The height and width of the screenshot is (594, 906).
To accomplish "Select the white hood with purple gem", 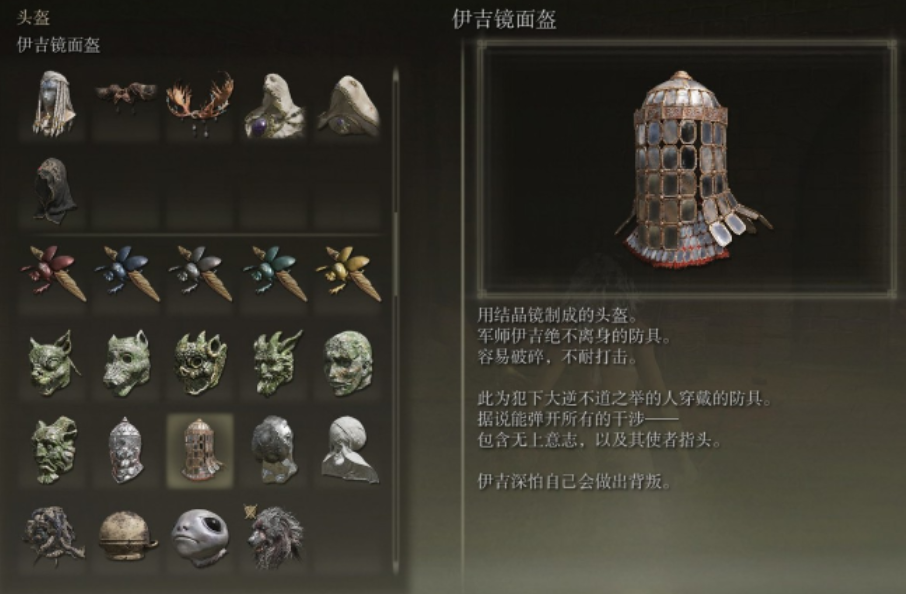I will tap(274, 107).
